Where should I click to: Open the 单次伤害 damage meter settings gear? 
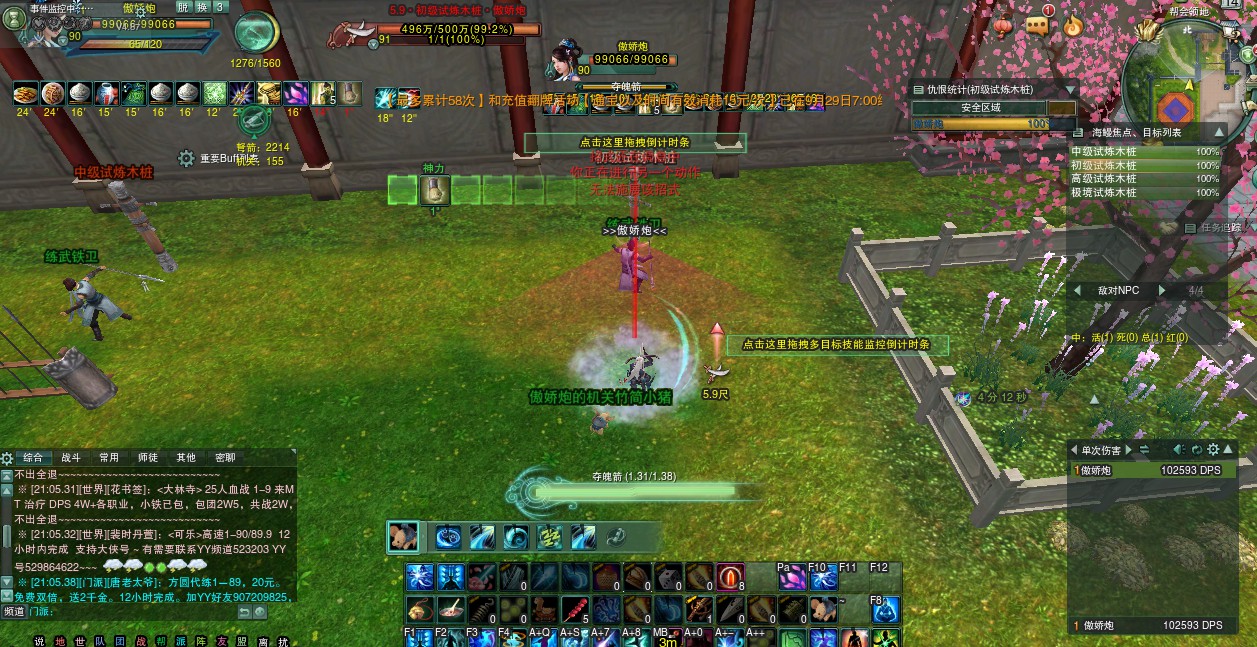[x=1213, y=450]
